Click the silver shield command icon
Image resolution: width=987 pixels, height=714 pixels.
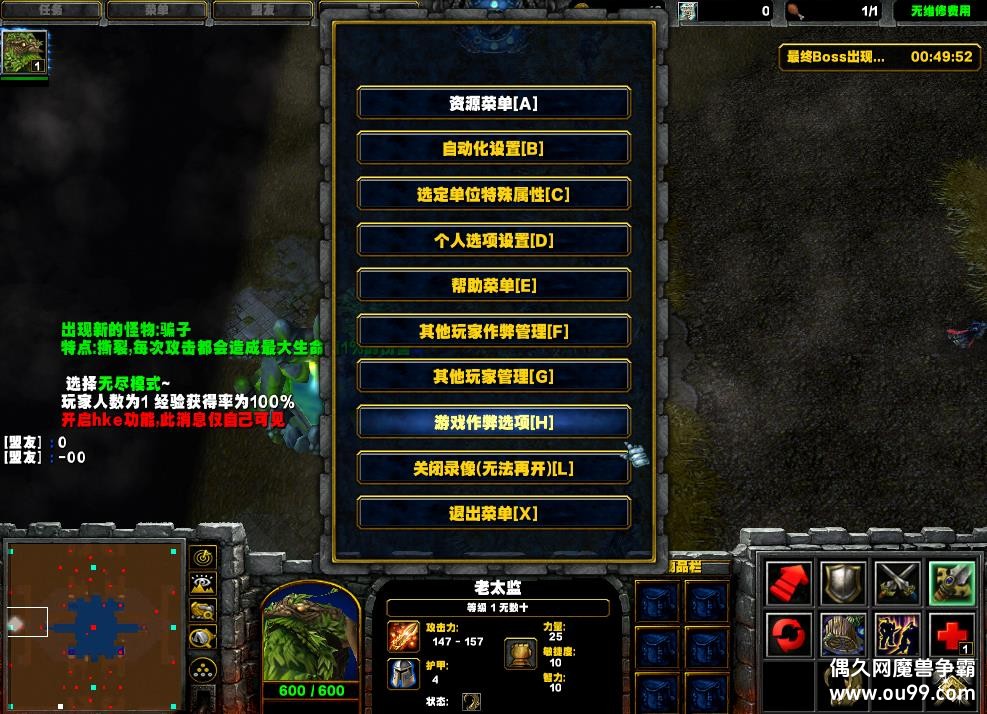843,583
